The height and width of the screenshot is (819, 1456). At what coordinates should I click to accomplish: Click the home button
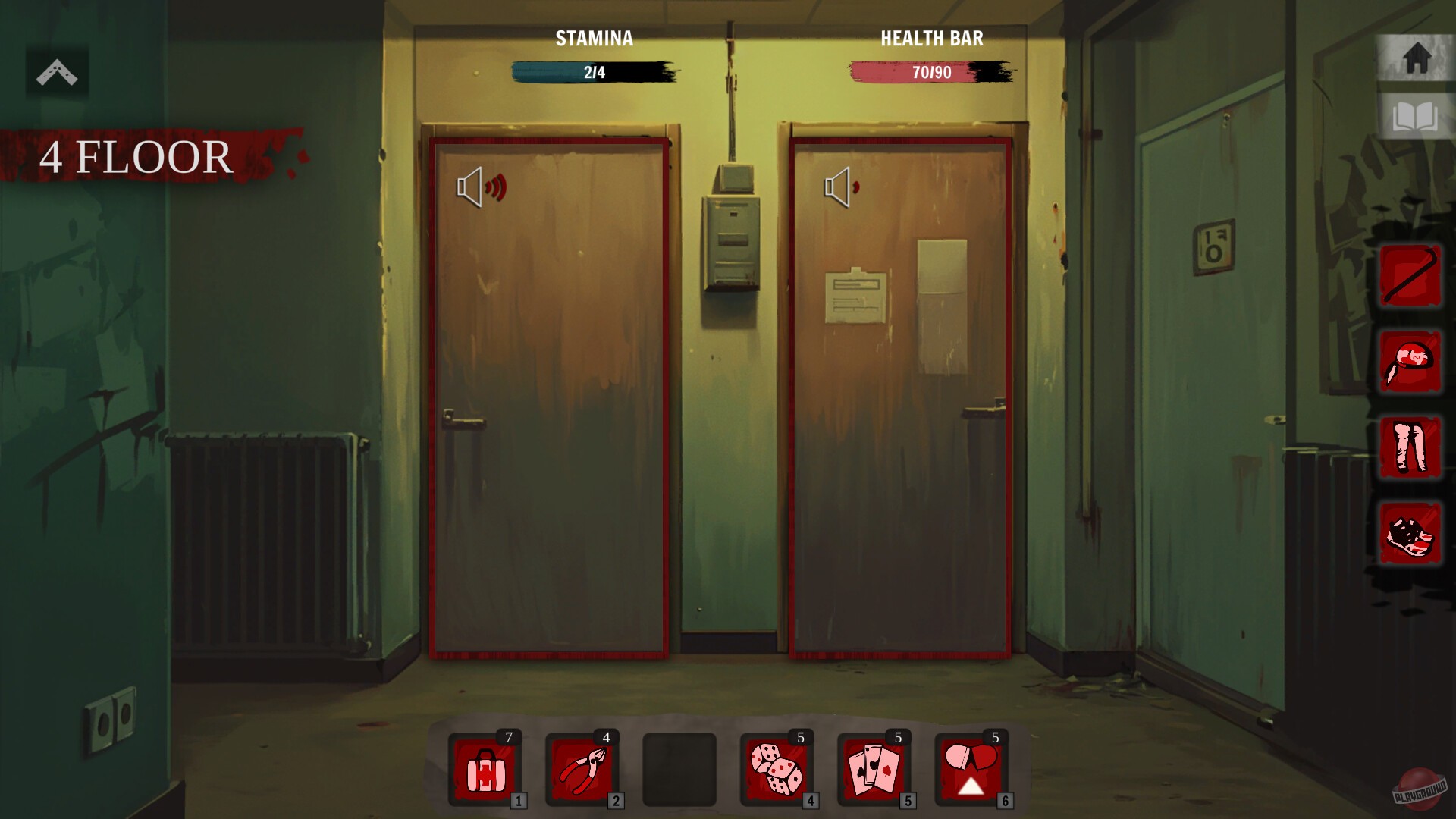(1417, 57)
